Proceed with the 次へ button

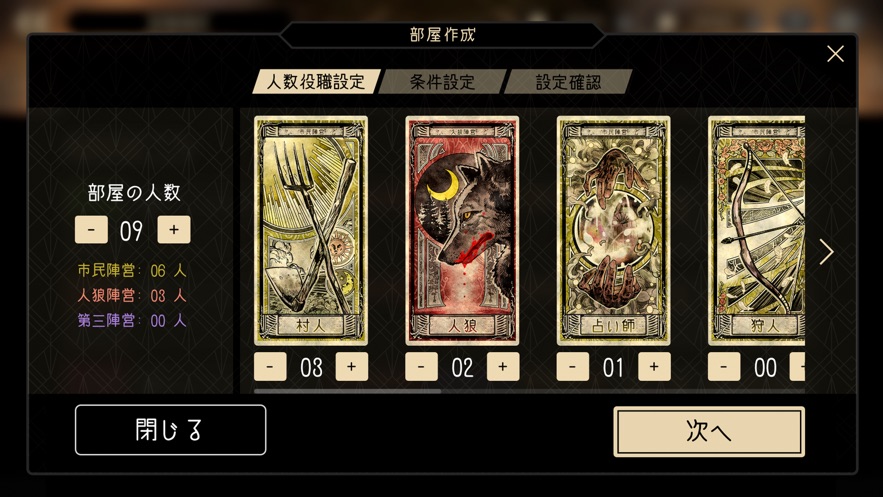pyautogui.click(x=708, y=431)
